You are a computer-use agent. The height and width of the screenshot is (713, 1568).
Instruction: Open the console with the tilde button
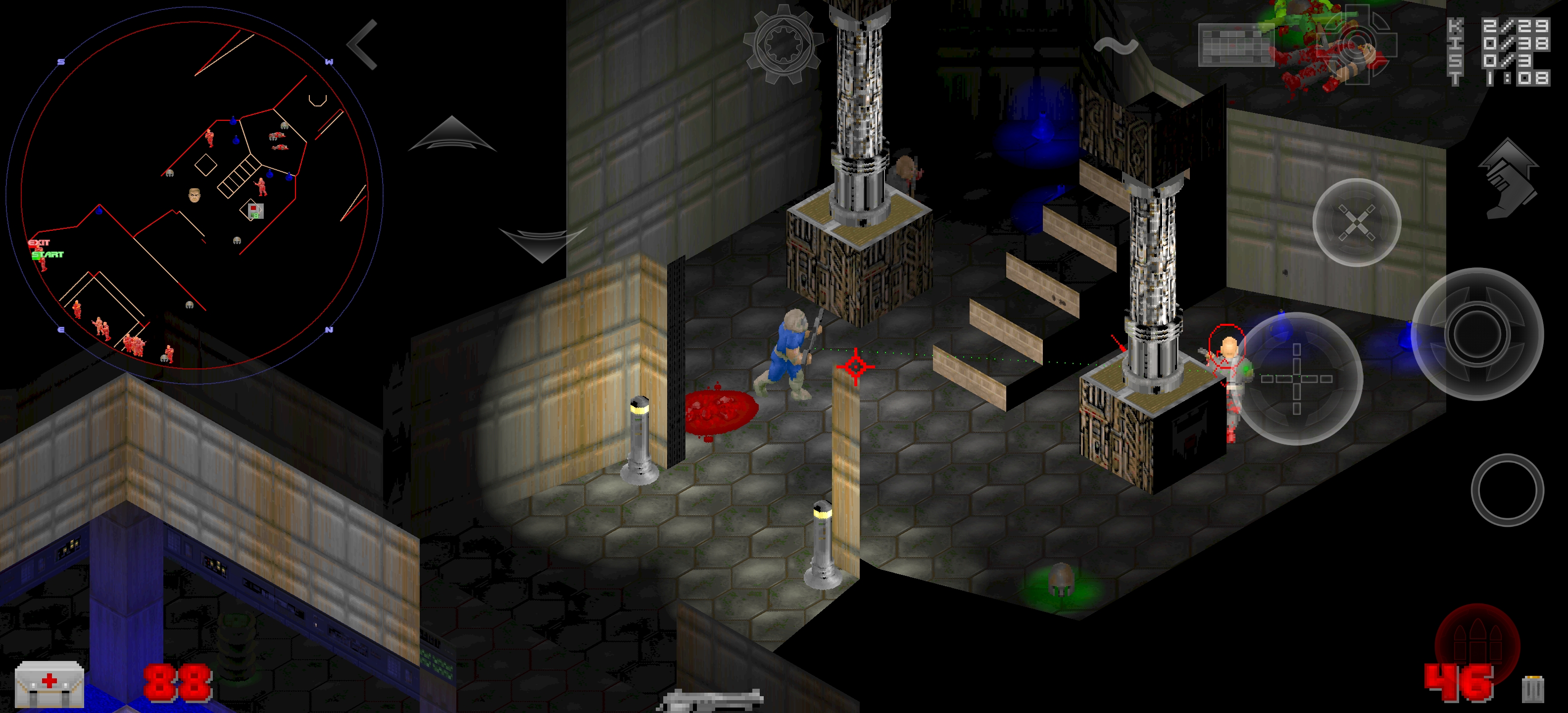(1116, 46)
